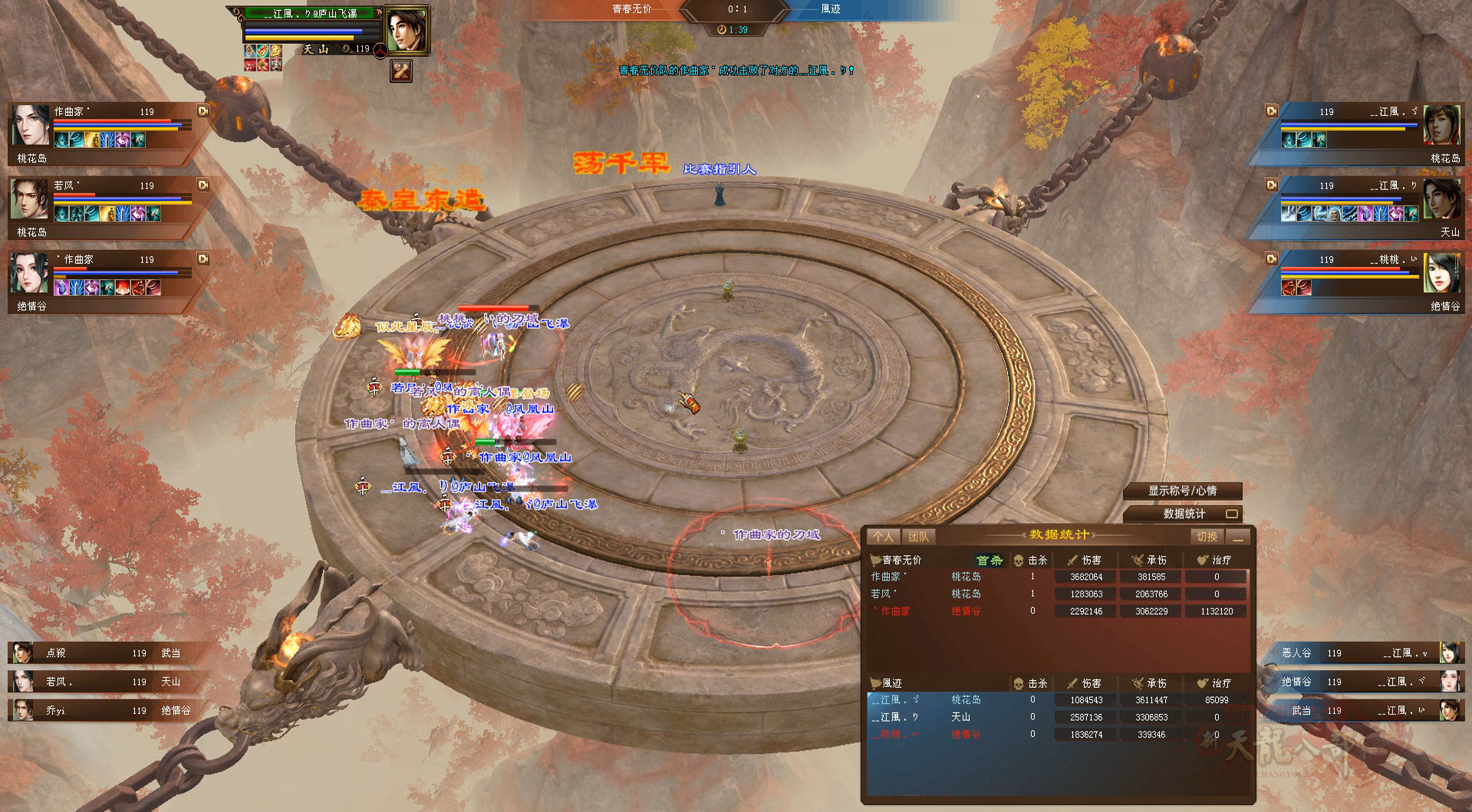Image resolution: width=1472 pixels, height=812 pixels.
Task: Click the first buff icon under the player health bars
Action: coord(249,51)
